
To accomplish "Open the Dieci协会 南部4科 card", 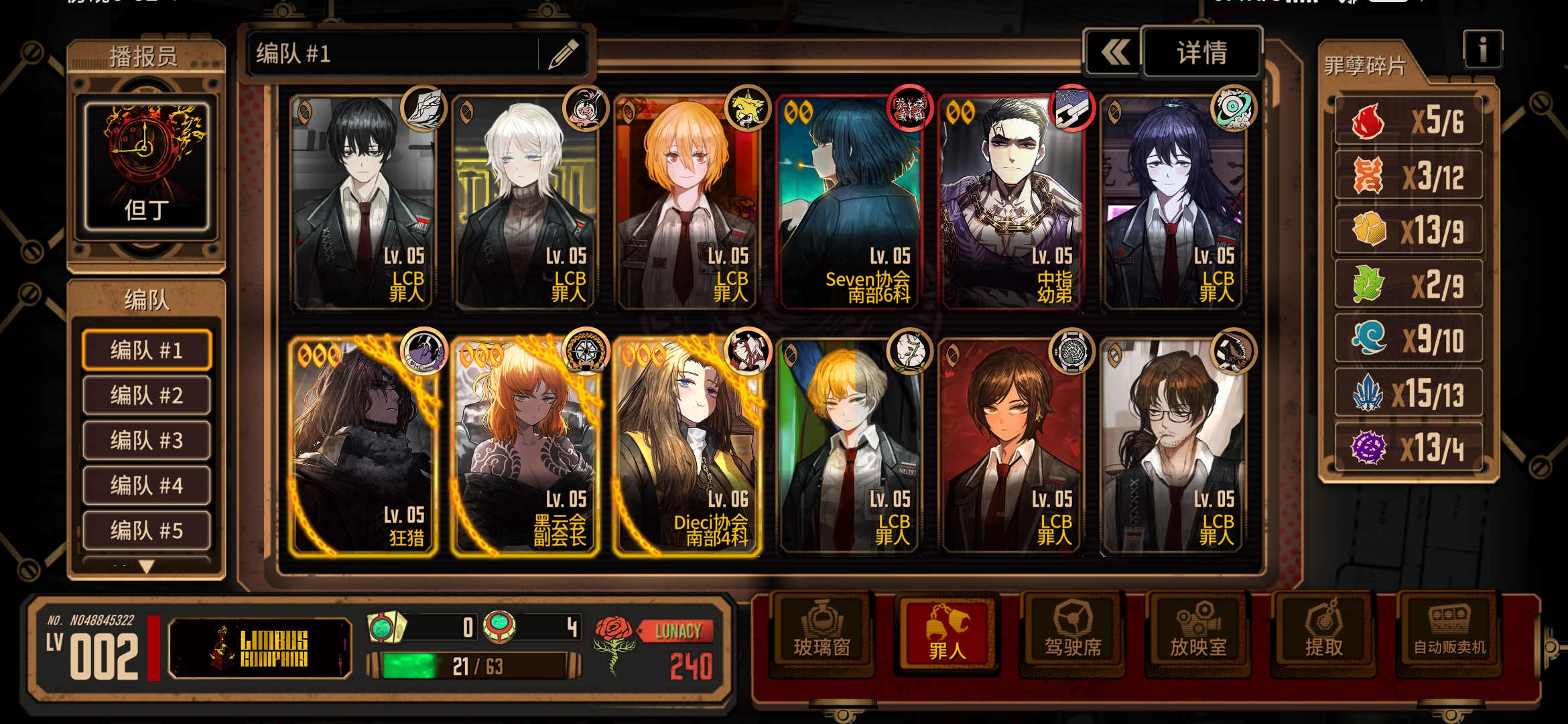I will pos(688,447).
